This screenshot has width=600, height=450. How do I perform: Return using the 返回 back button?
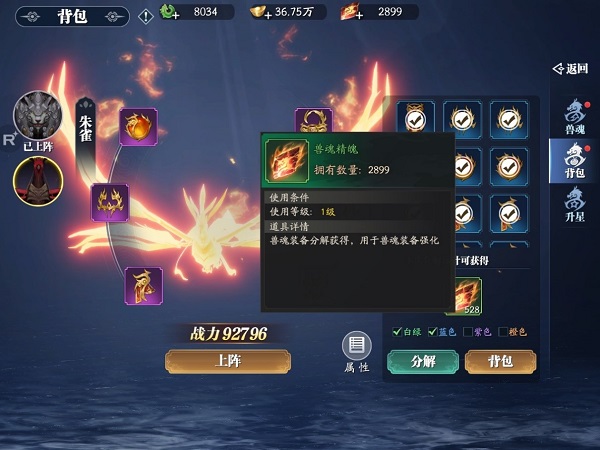(x=571, y=69)
